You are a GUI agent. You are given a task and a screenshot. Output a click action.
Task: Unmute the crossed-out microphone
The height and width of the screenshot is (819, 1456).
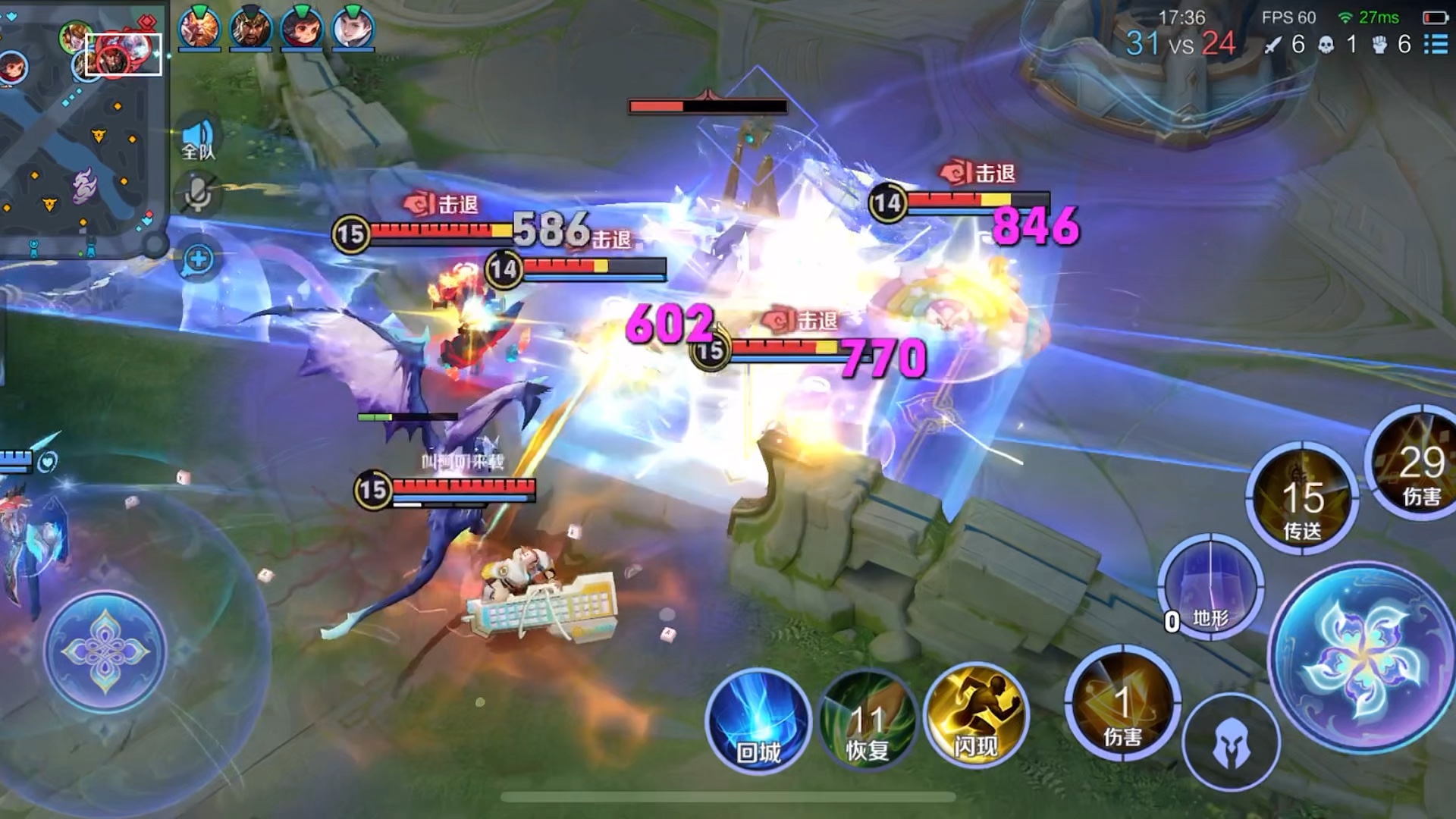tap(199, 193)
